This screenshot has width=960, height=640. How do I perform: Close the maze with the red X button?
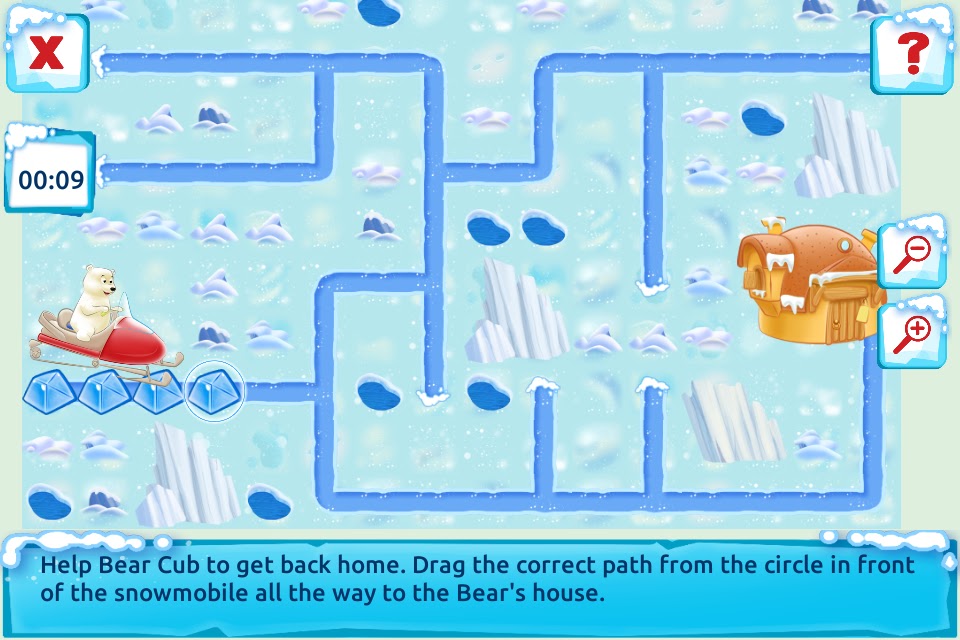(x=45, y=52)
